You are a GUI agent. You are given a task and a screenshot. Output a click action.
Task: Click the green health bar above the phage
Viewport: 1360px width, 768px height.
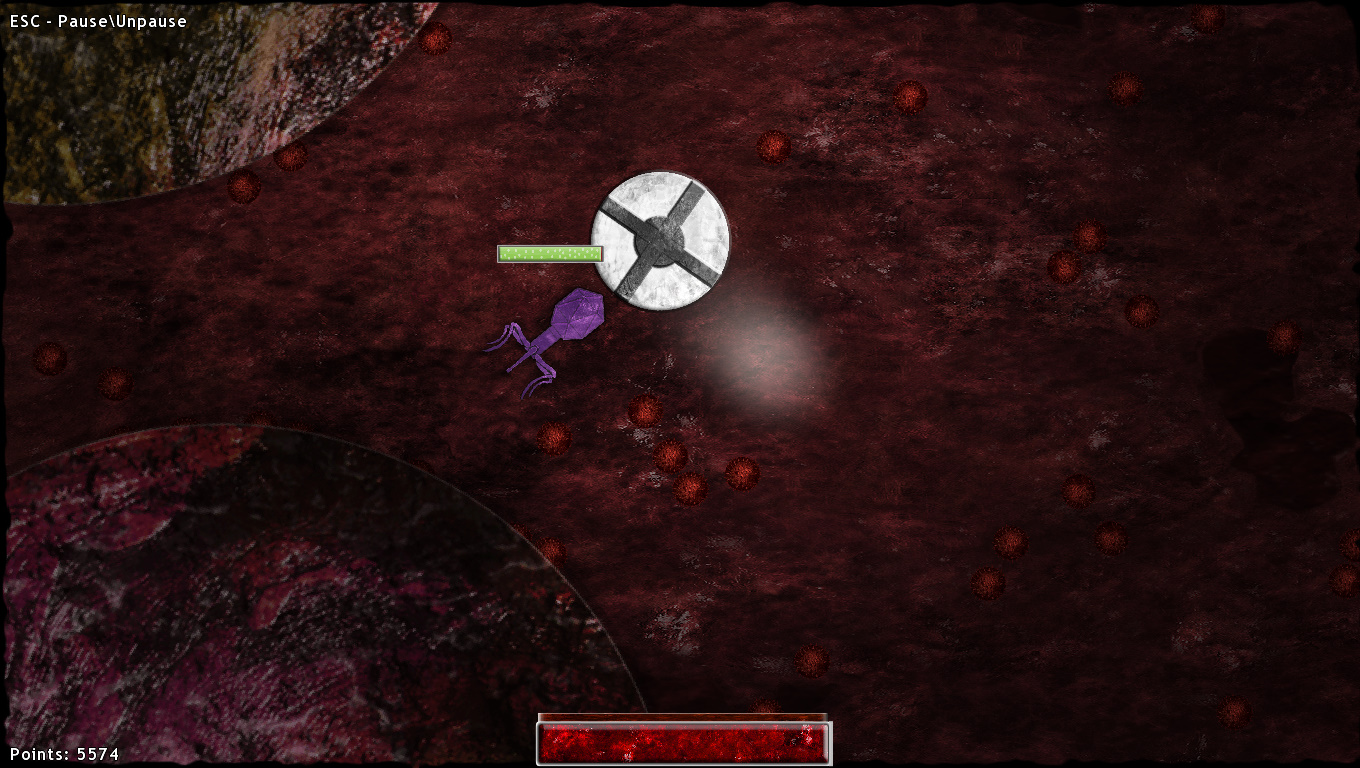(x=550, y=253)
